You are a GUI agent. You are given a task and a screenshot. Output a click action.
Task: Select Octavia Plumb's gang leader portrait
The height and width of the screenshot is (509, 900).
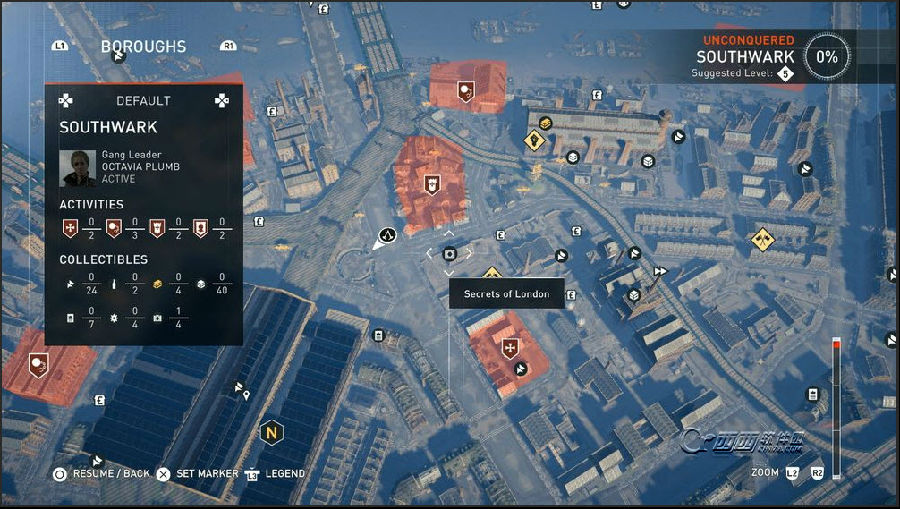click(78, 168)
